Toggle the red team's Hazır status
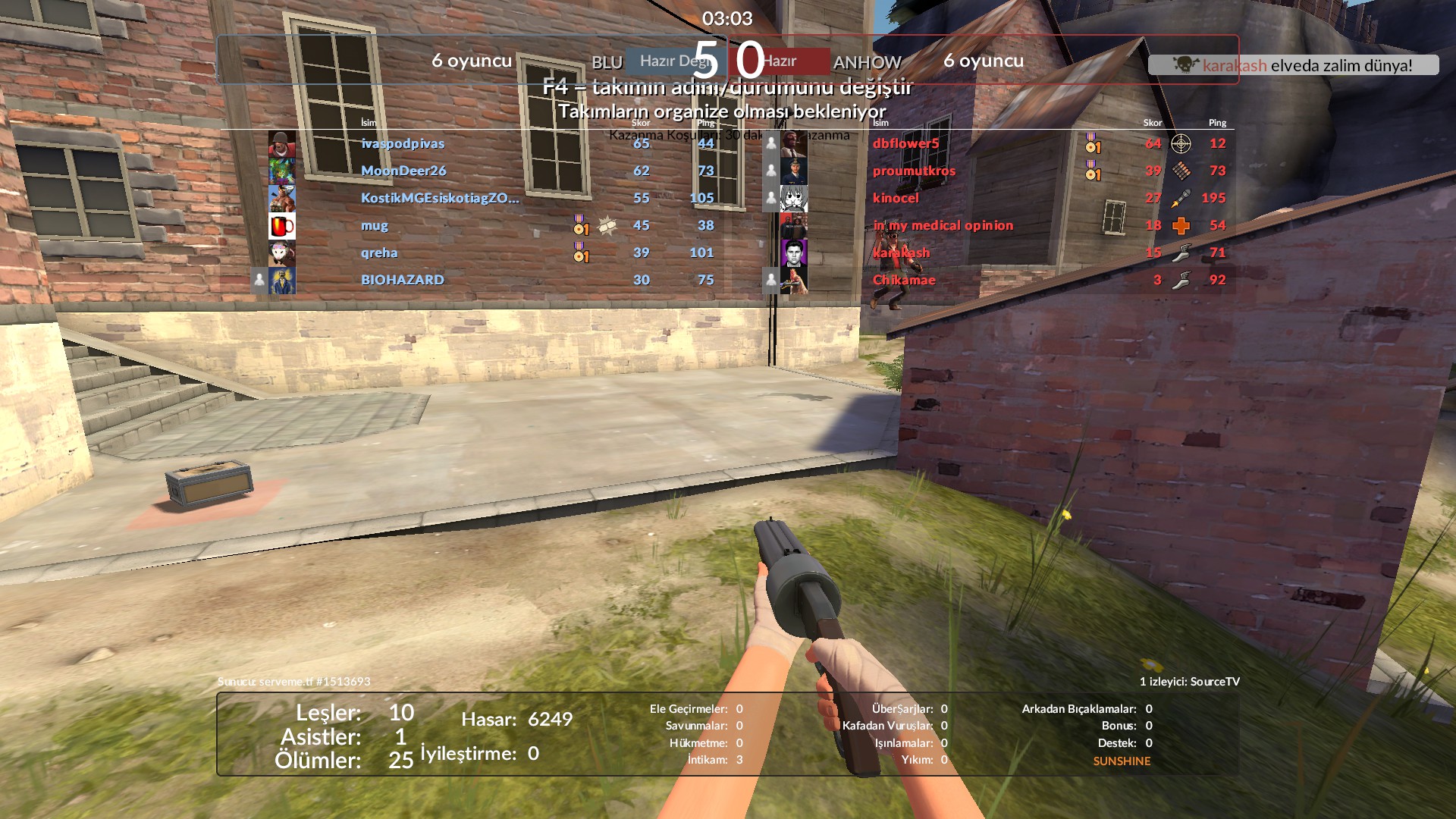Image resolution: width=1456 pixels, height=819 pixels. tap(789, 61)
